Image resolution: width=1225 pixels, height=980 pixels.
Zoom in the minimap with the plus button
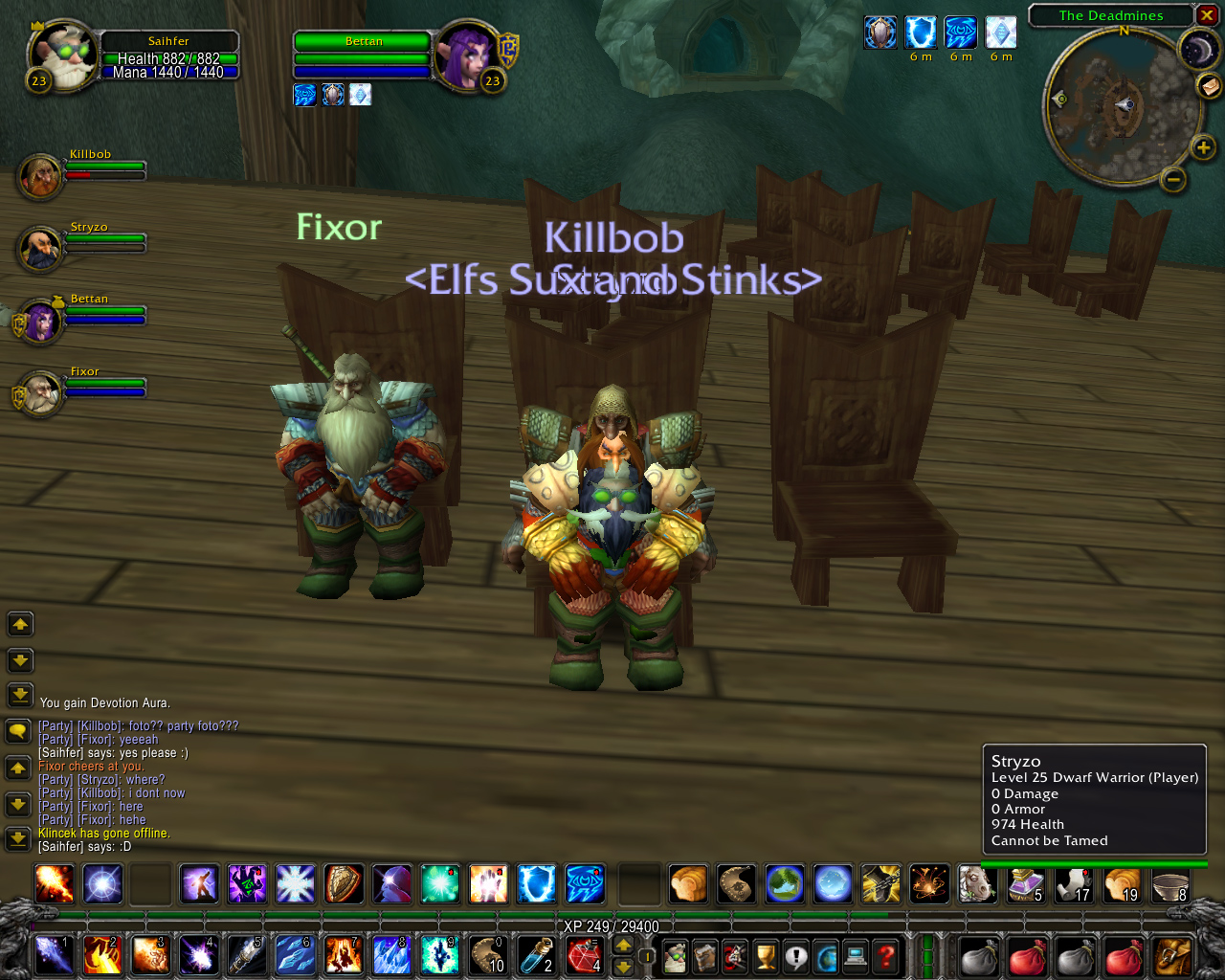tap(1203, 147)
